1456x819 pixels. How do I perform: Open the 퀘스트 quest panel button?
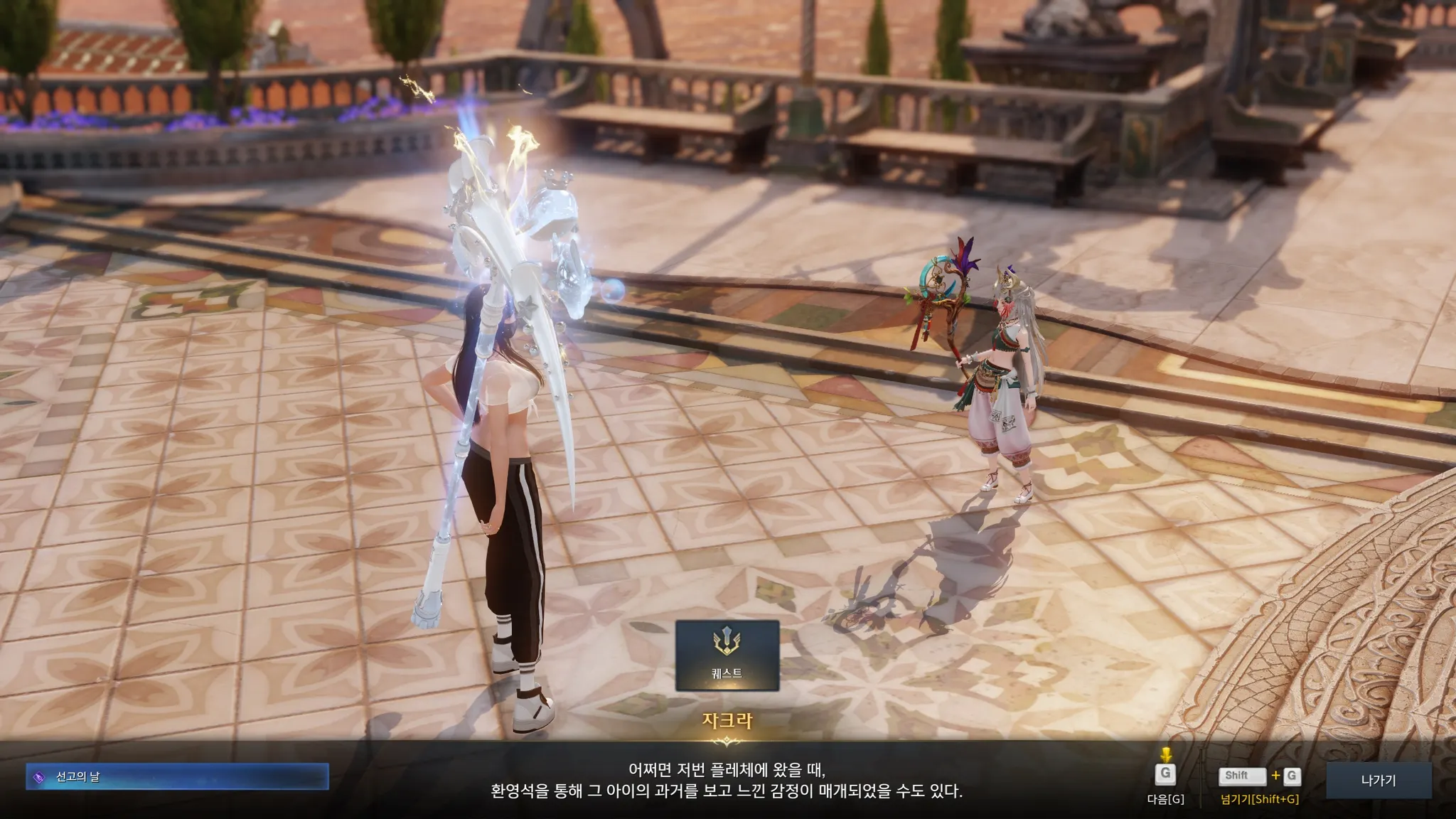727,655
